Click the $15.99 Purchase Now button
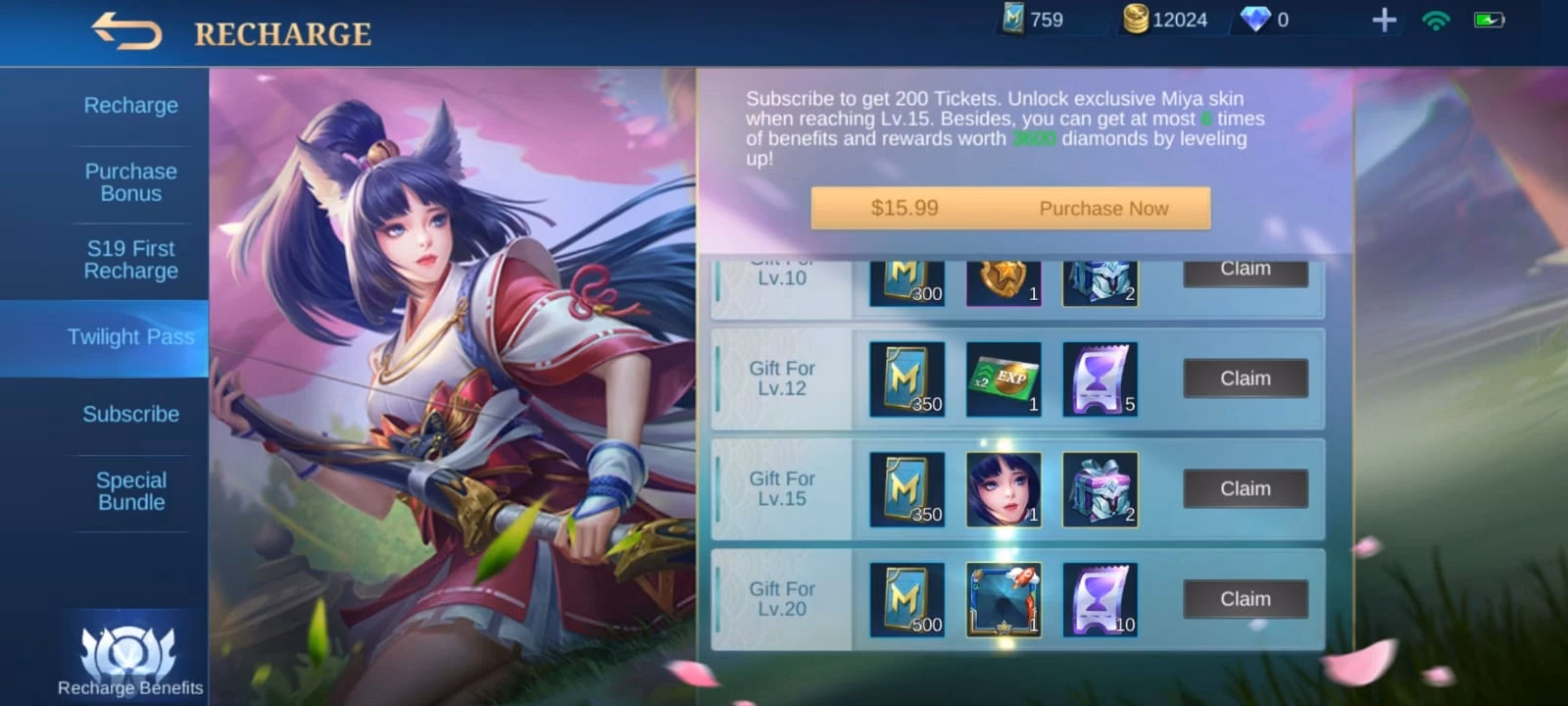This screenshot has width=1568, height=706. click(x=1009, y=208)
